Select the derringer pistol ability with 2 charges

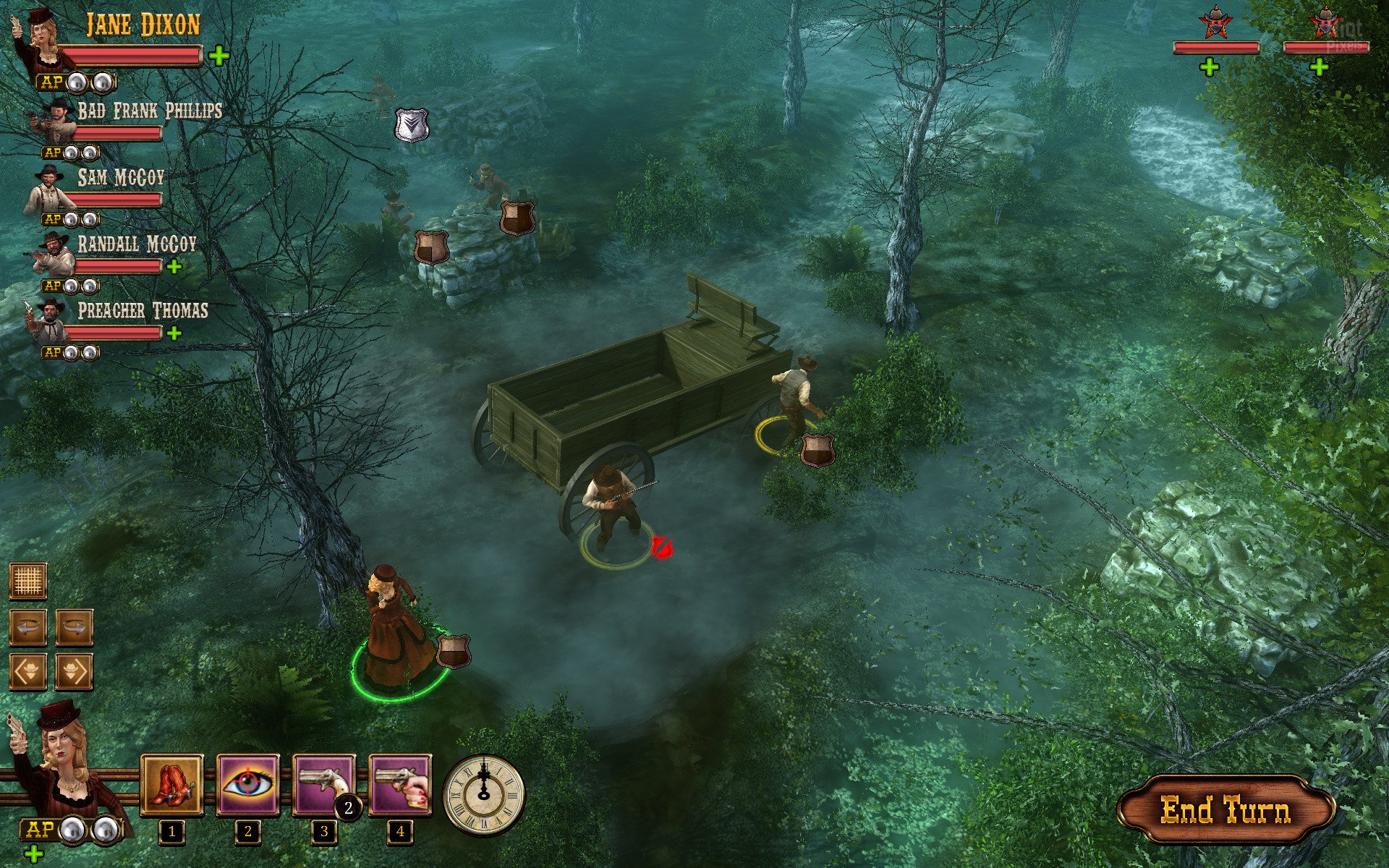point(323,786)
